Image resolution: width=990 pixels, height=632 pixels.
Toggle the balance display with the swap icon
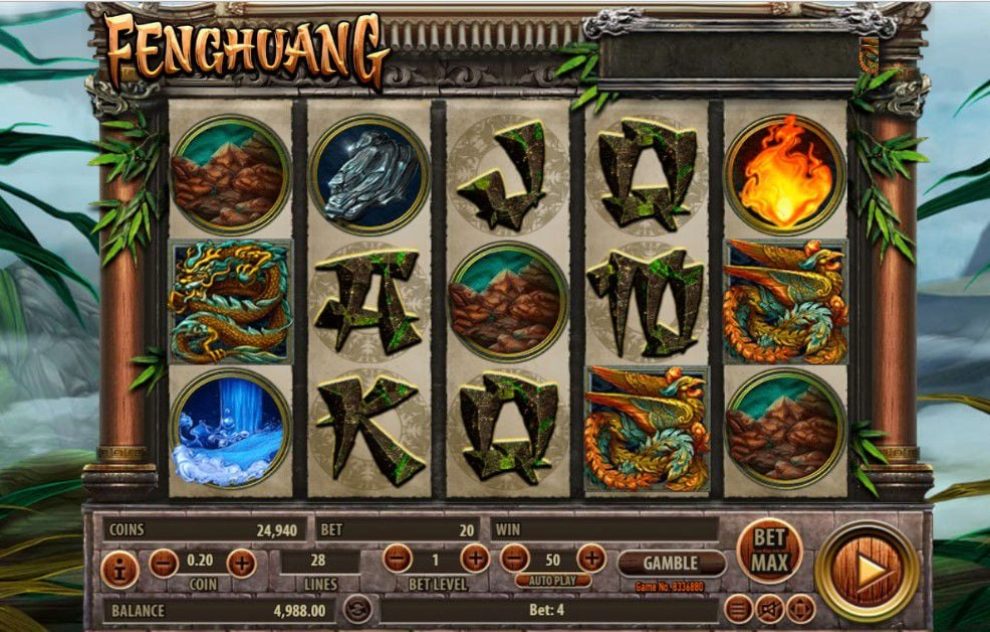pyautogui.click(x=357, y=608)
